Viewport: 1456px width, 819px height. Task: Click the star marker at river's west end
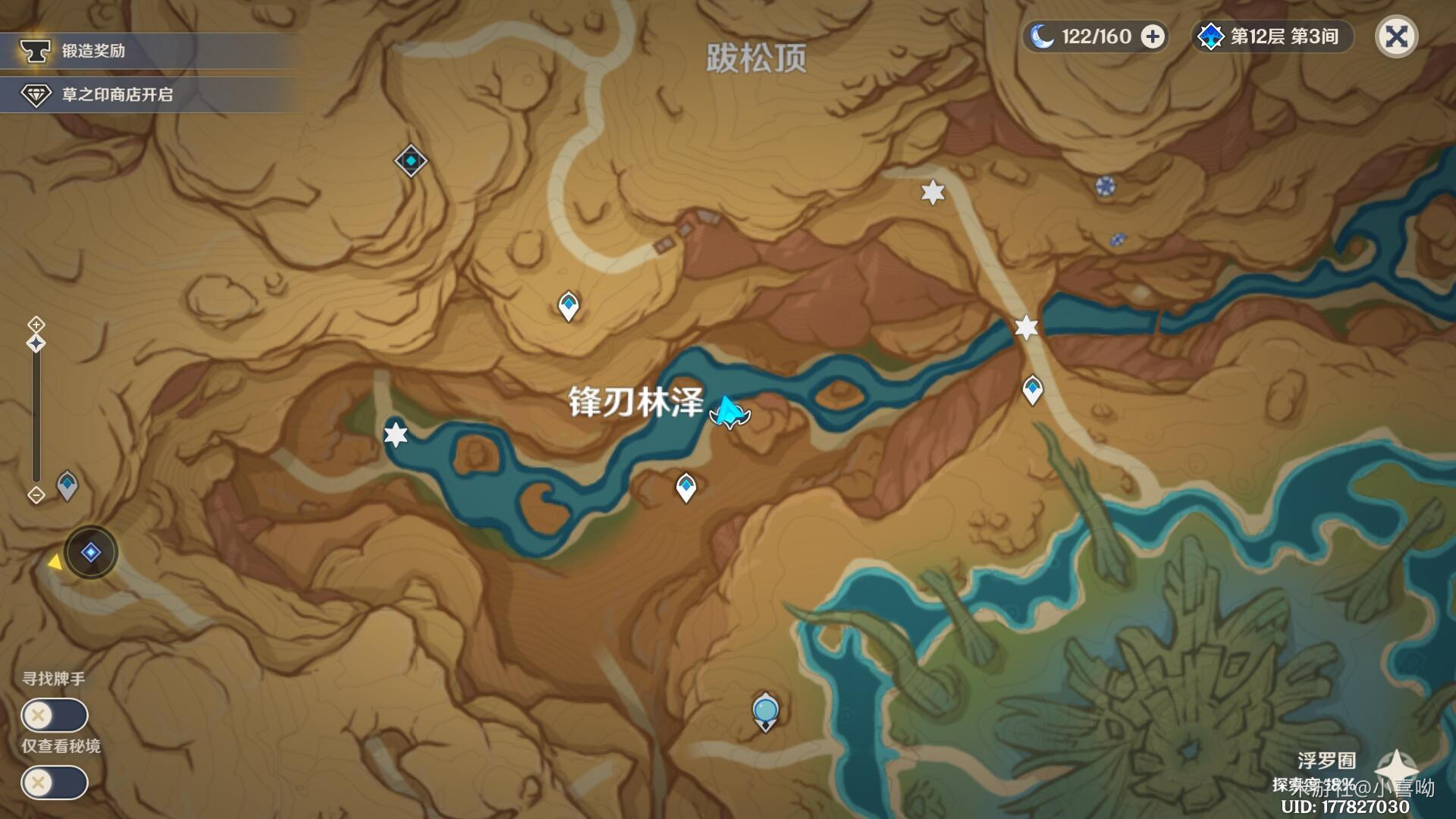click(395, 435)
